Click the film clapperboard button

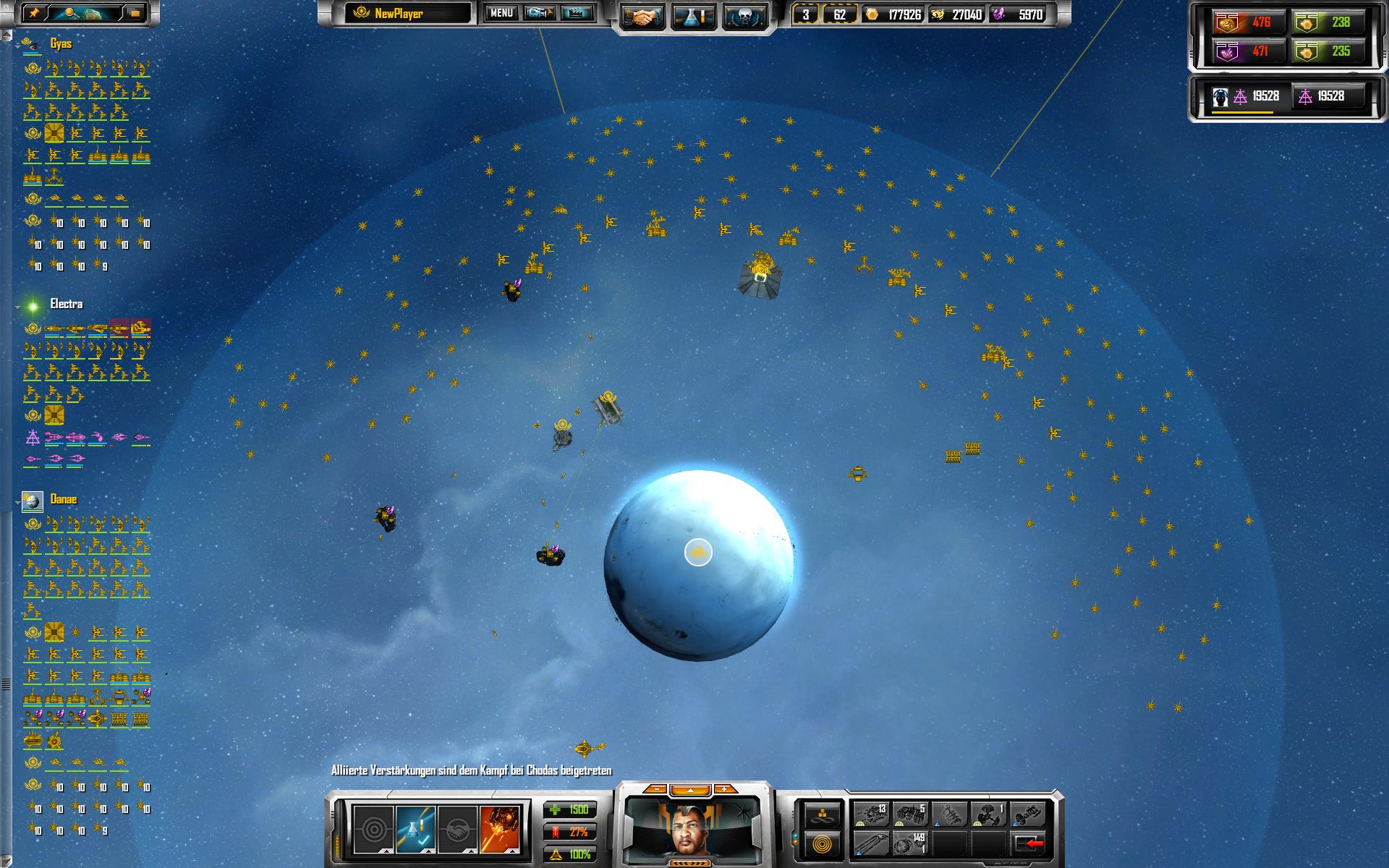(x=577, y=13)
